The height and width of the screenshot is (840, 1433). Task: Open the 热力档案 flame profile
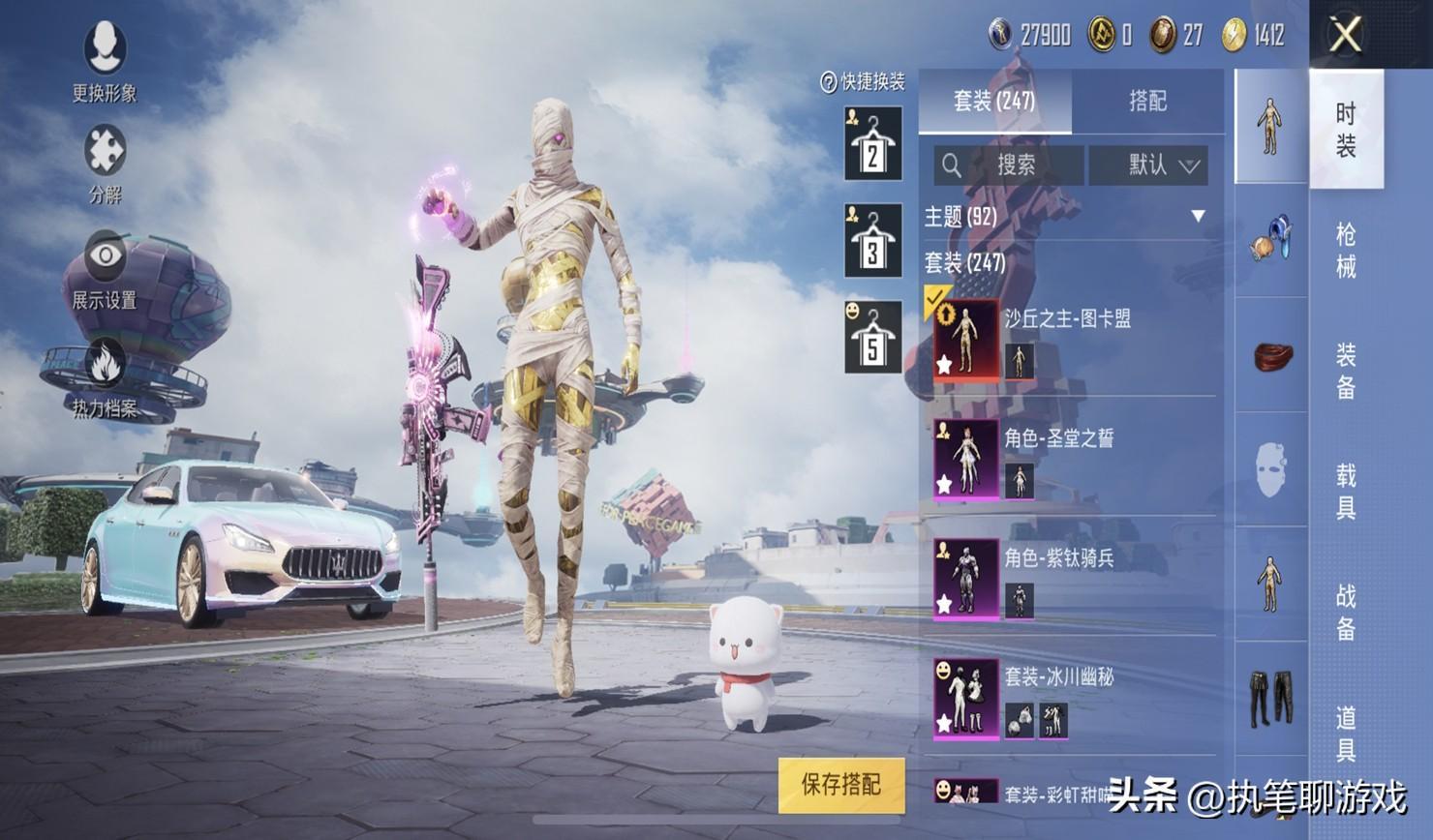click(x=105, y=377)
